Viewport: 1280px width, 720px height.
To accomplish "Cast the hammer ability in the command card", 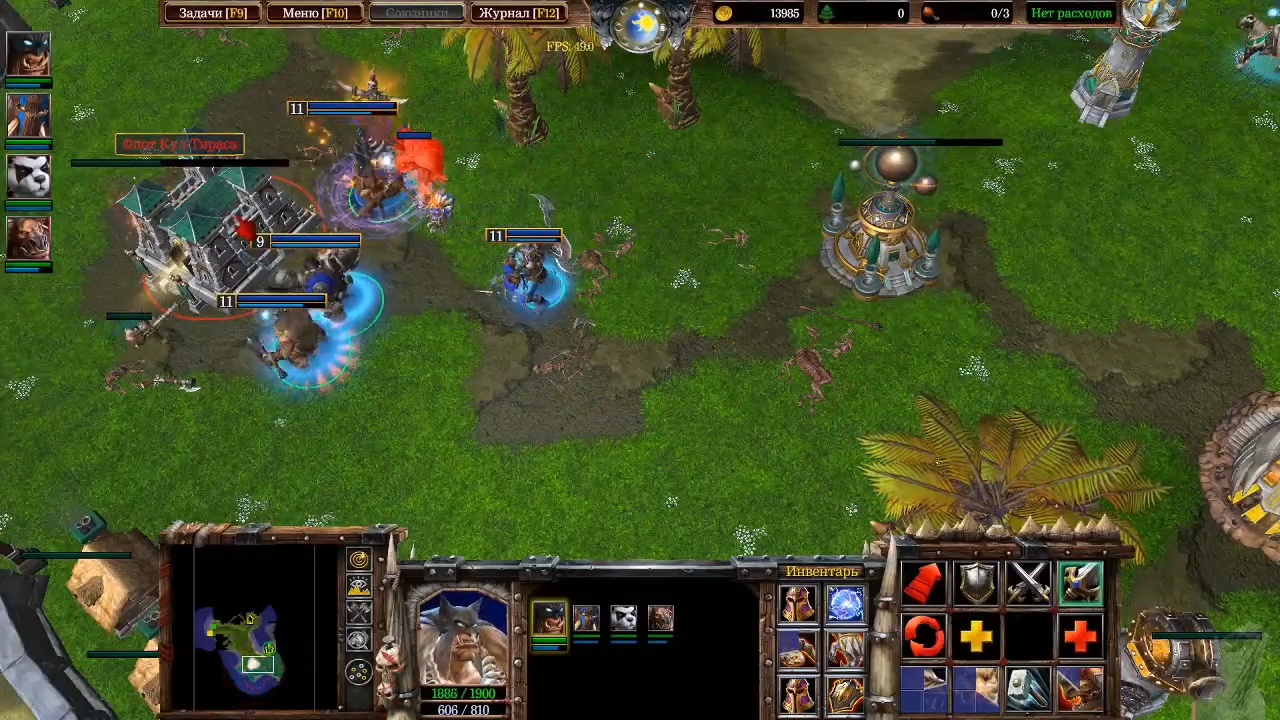I will click(x=1028, y=688).
